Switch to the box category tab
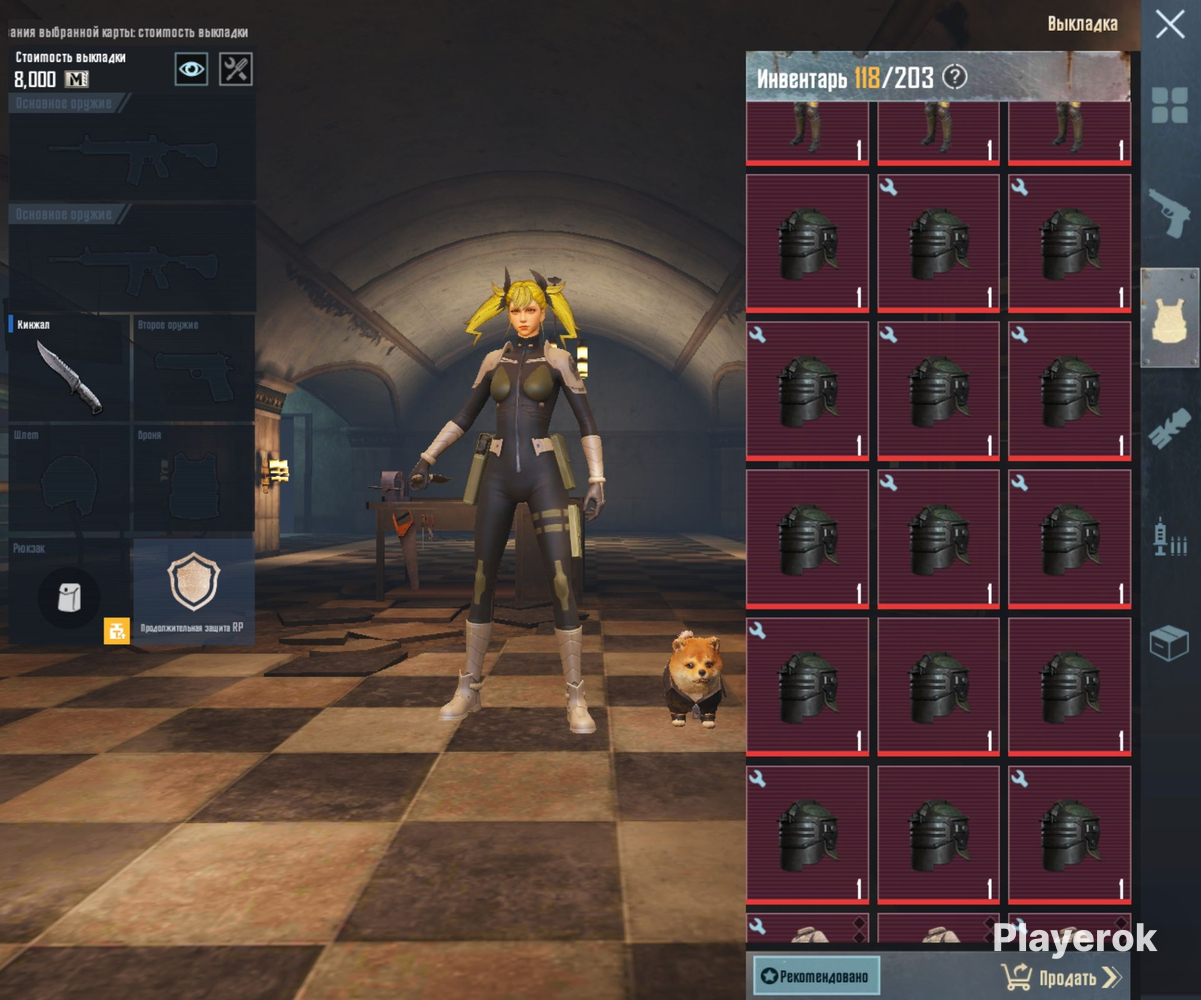The height and width of the screenshot is (1000, 1201). tap(1169, 643)
